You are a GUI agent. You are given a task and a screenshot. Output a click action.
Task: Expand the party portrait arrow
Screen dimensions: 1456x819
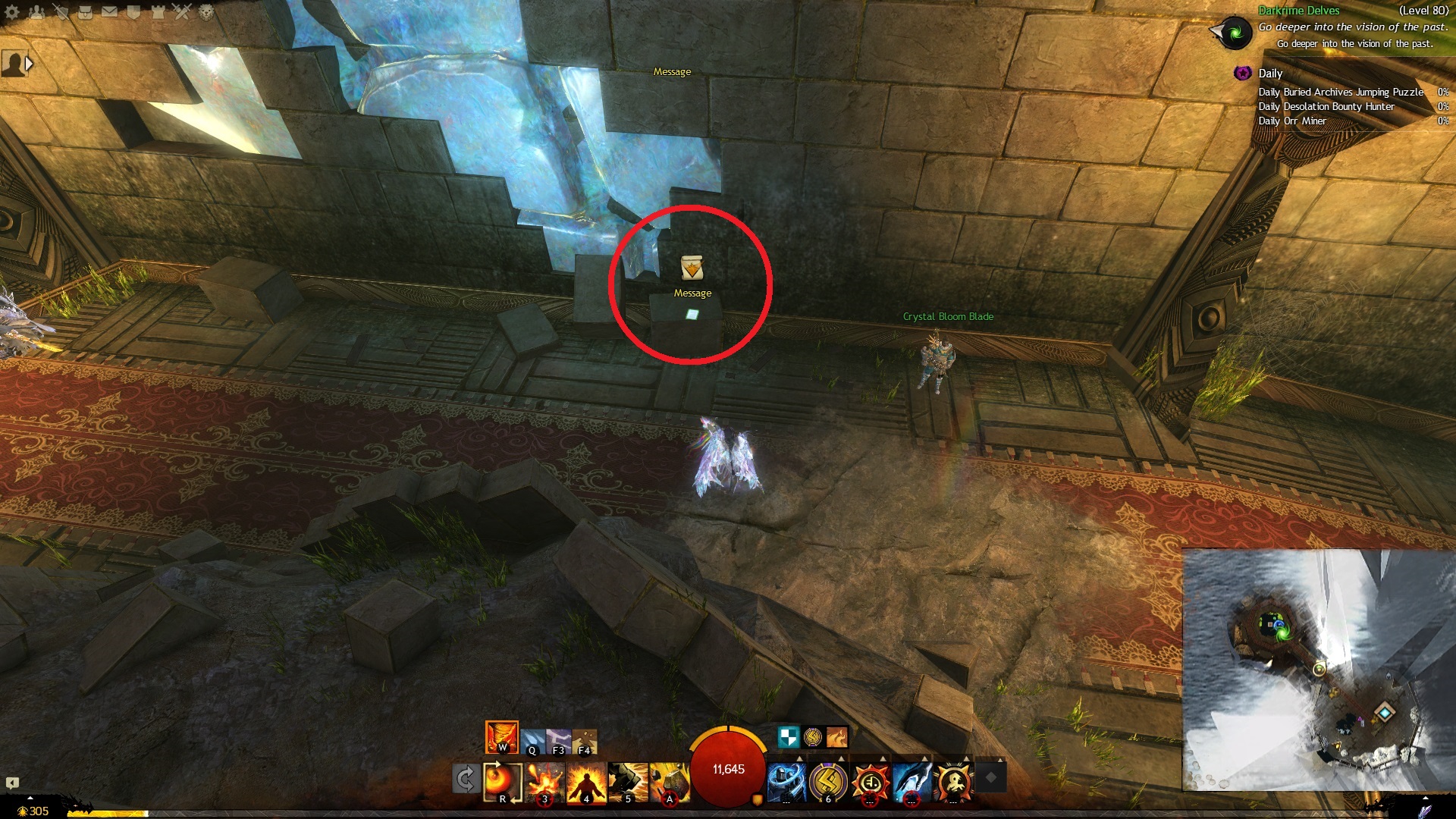(30, 64)
